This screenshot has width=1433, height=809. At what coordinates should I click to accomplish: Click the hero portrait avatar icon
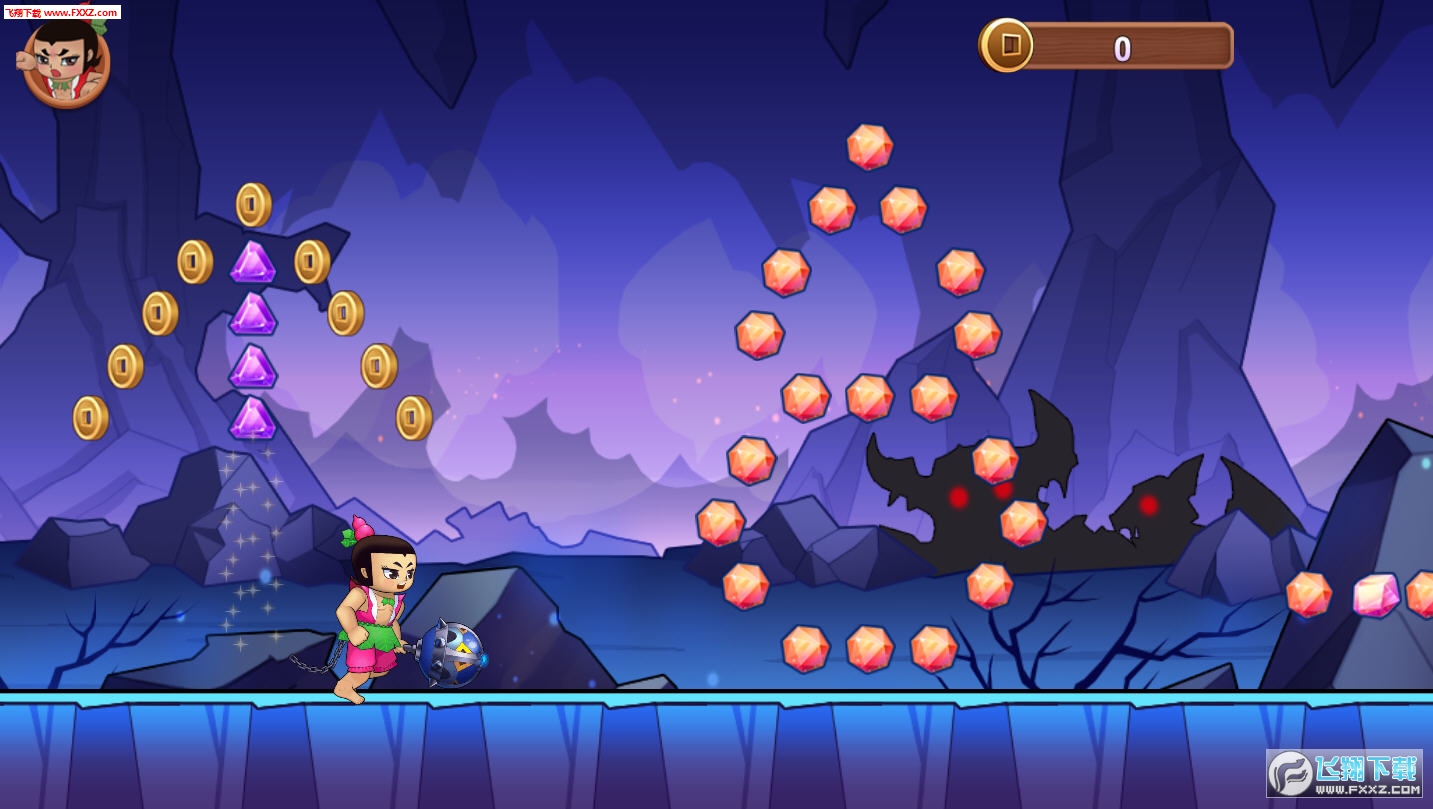[x=65, y=63]
